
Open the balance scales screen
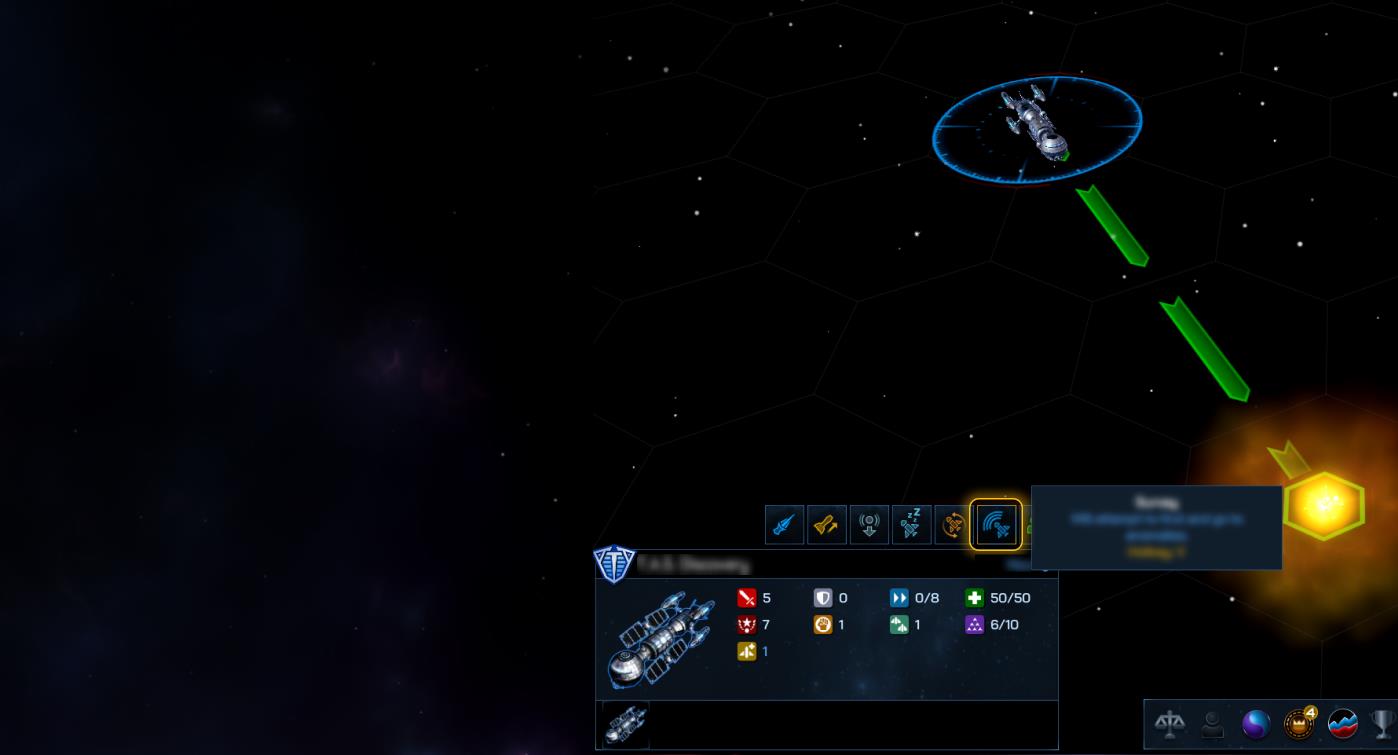tap(1169, 723)
